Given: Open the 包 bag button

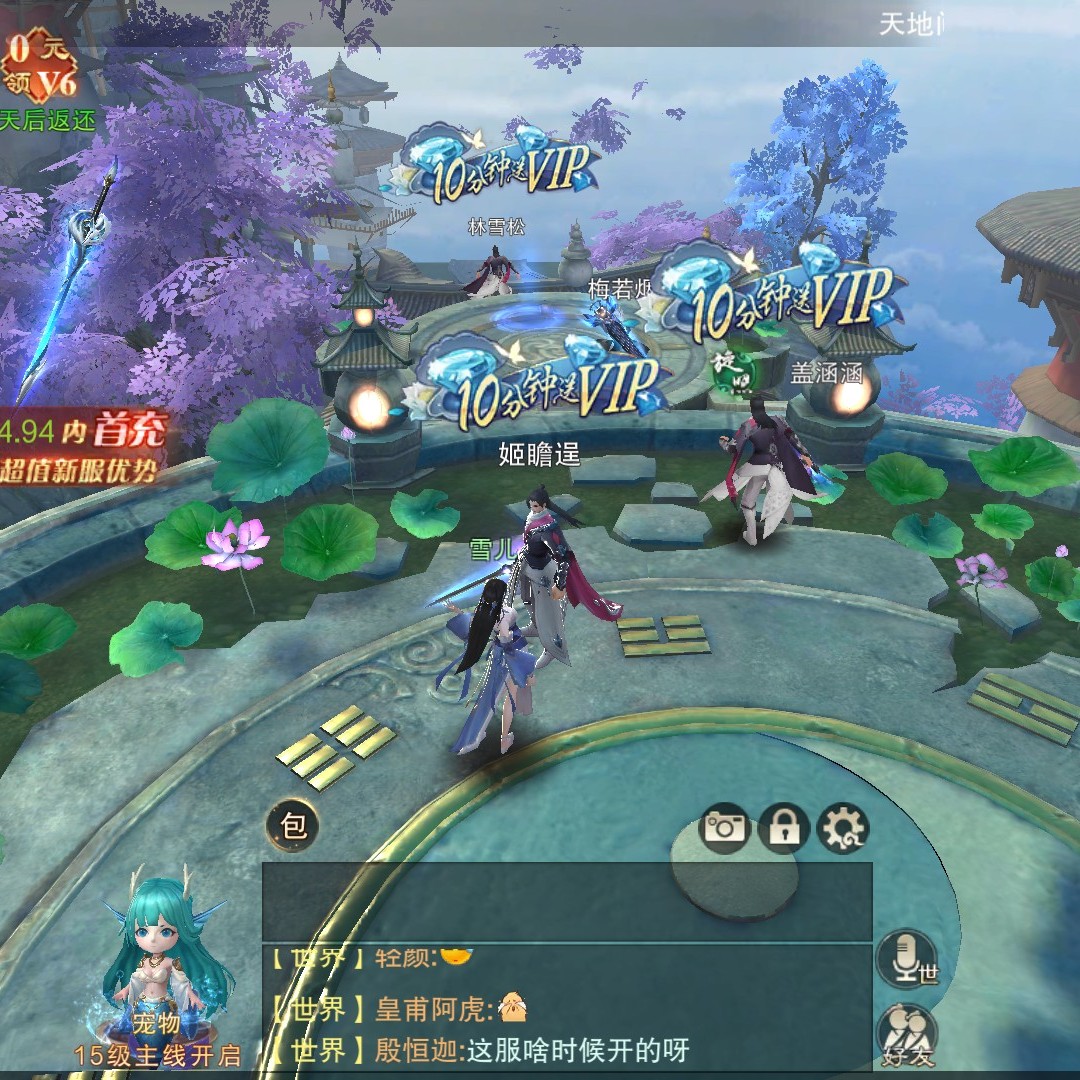Looking at the screenshot, I should point(293,827).
